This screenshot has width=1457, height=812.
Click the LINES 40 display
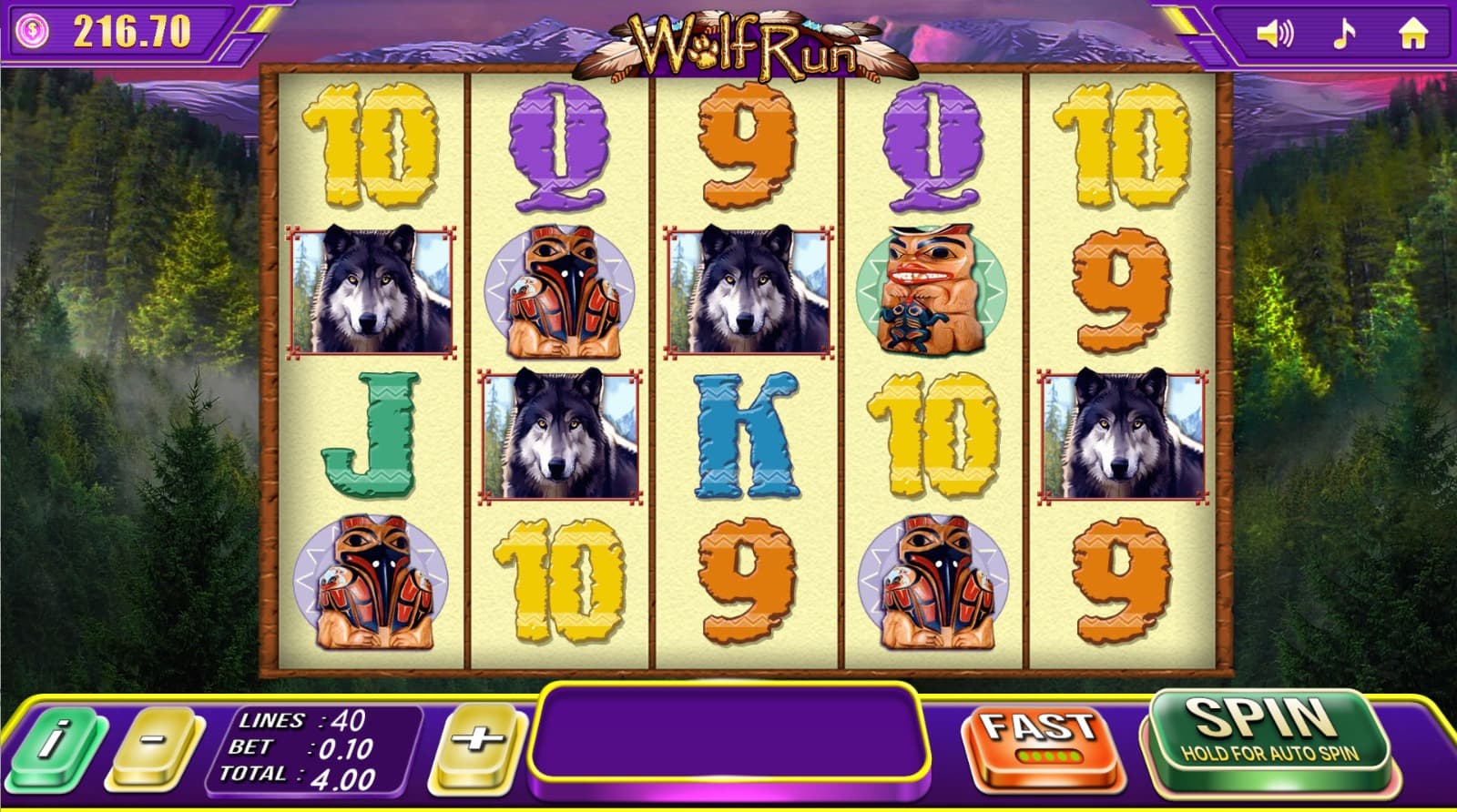301,719
